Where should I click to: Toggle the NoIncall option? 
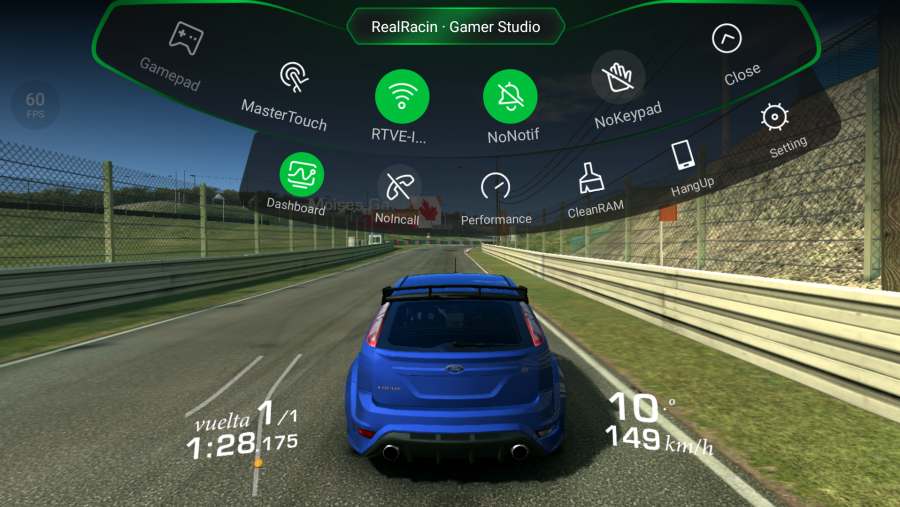(397, 186)
